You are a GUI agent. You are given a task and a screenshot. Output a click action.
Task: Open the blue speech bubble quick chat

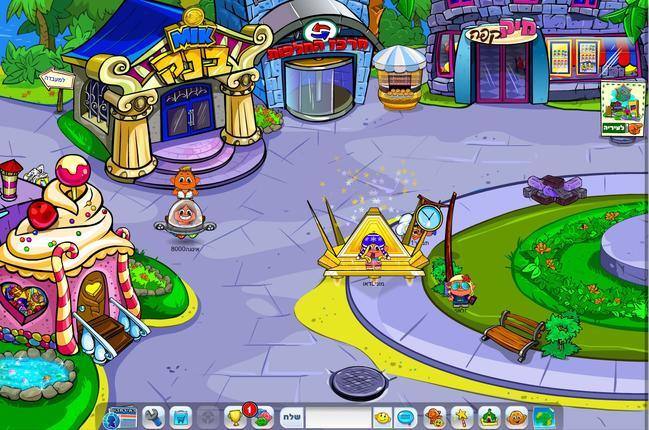pos(406,417)
